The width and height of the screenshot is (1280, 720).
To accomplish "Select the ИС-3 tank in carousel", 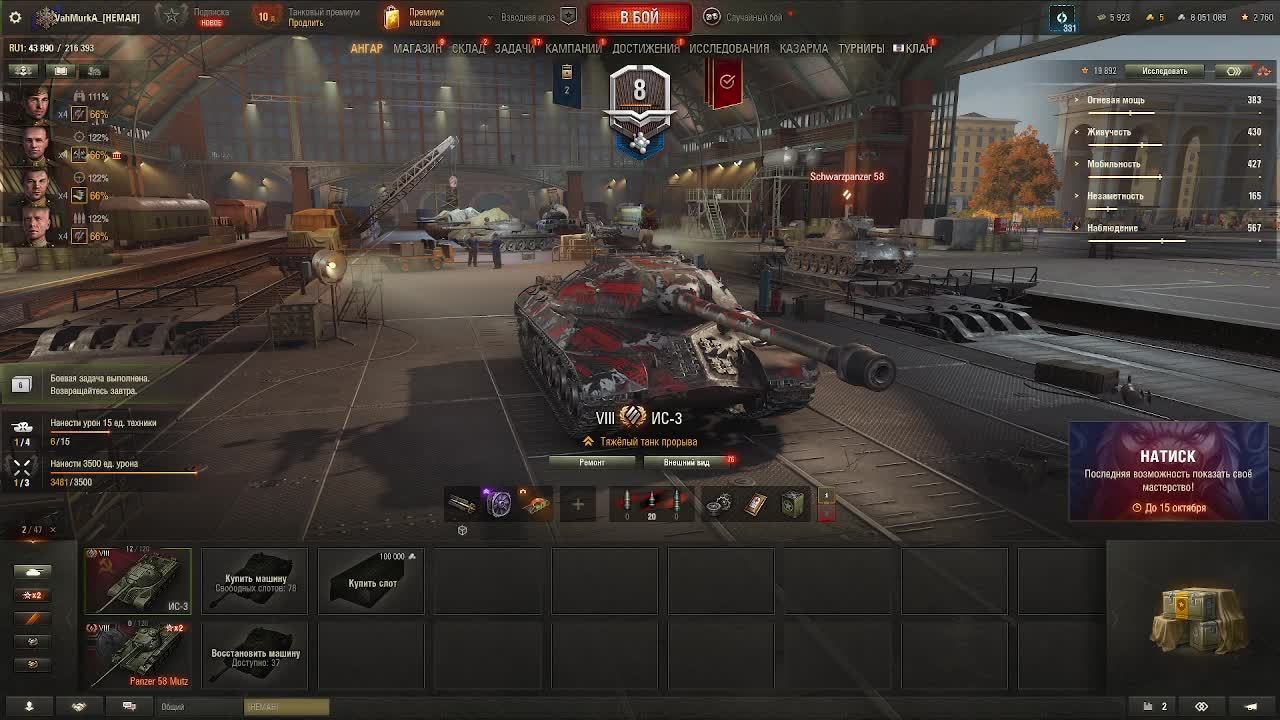I will click(138, 580).
